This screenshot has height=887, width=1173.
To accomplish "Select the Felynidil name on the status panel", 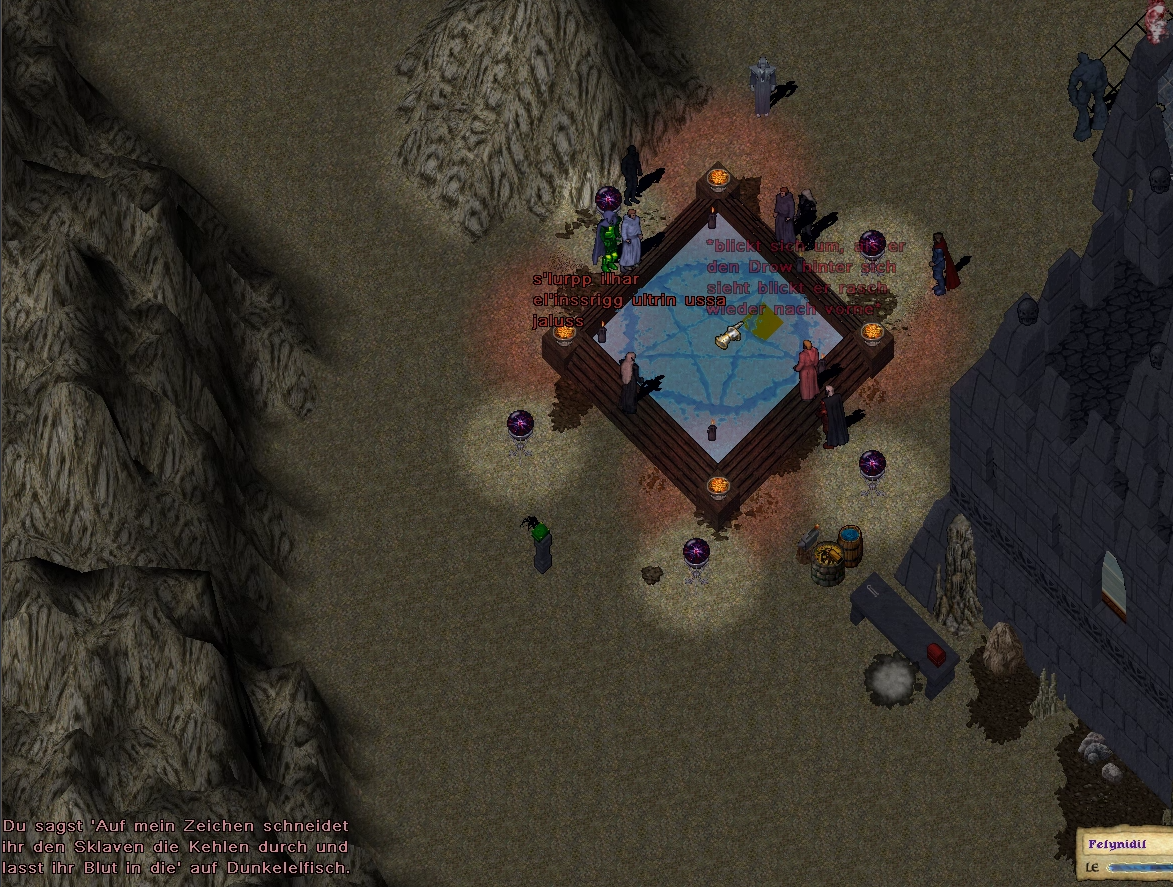I will click(x=1117, y=845).
